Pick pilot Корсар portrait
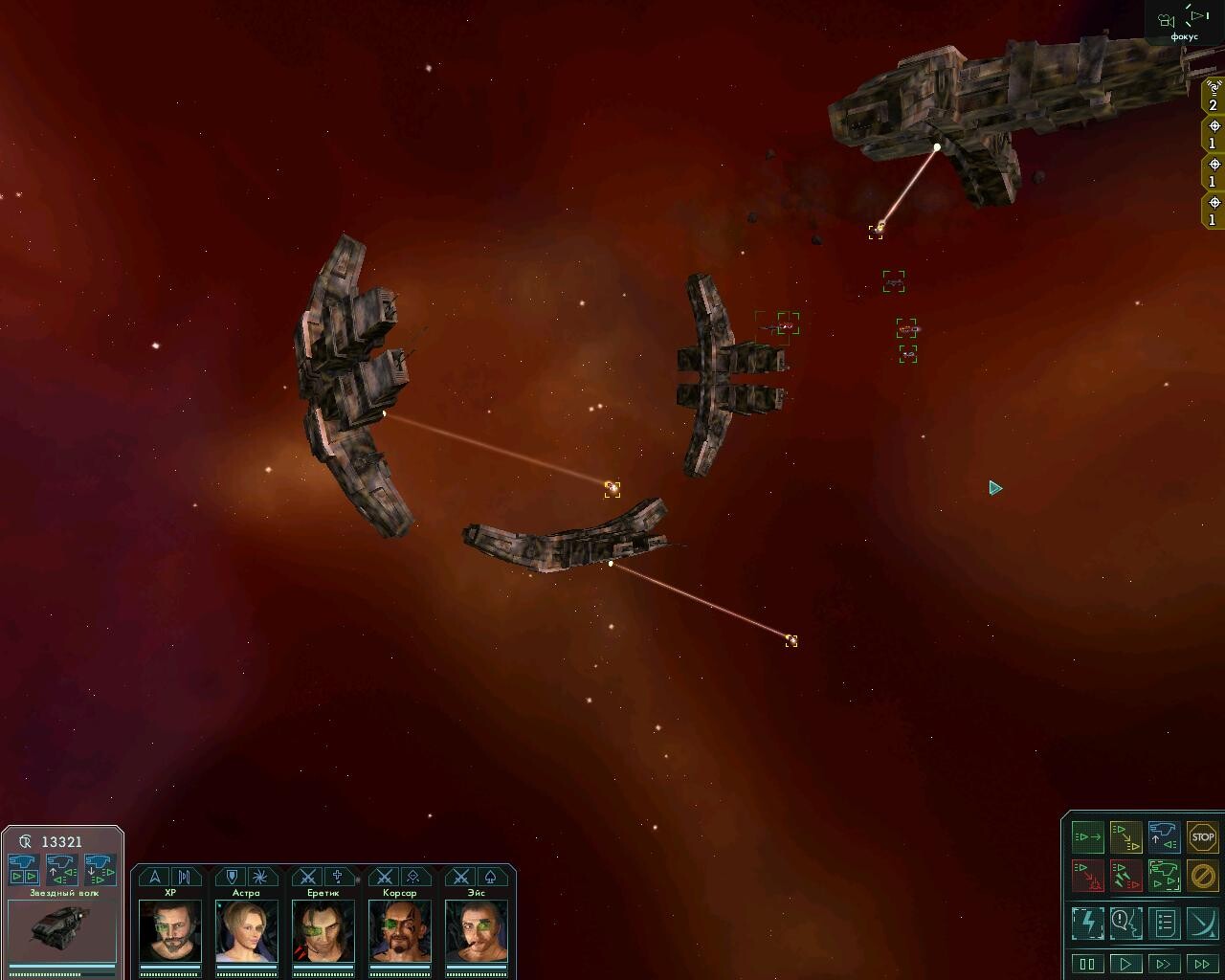The height and width of the screenshot is (980, 1225). [400, 930]
